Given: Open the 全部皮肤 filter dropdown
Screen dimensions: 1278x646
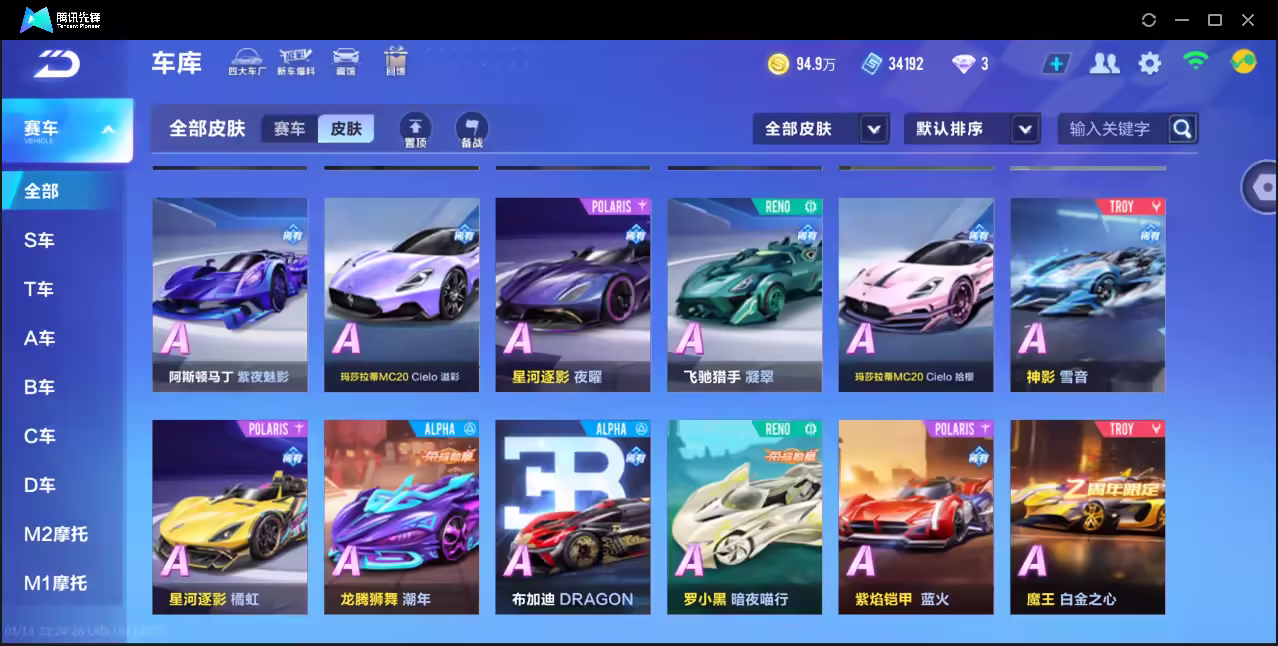Looking at the screenshot, I should pyautogui.click(x=820, y=129).
